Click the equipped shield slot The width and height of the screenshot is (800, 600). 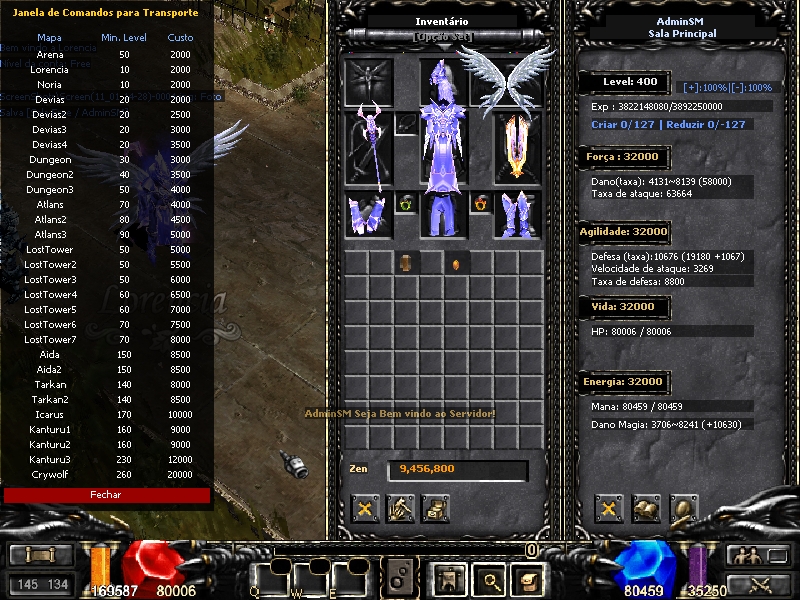(x=519, y=146)
